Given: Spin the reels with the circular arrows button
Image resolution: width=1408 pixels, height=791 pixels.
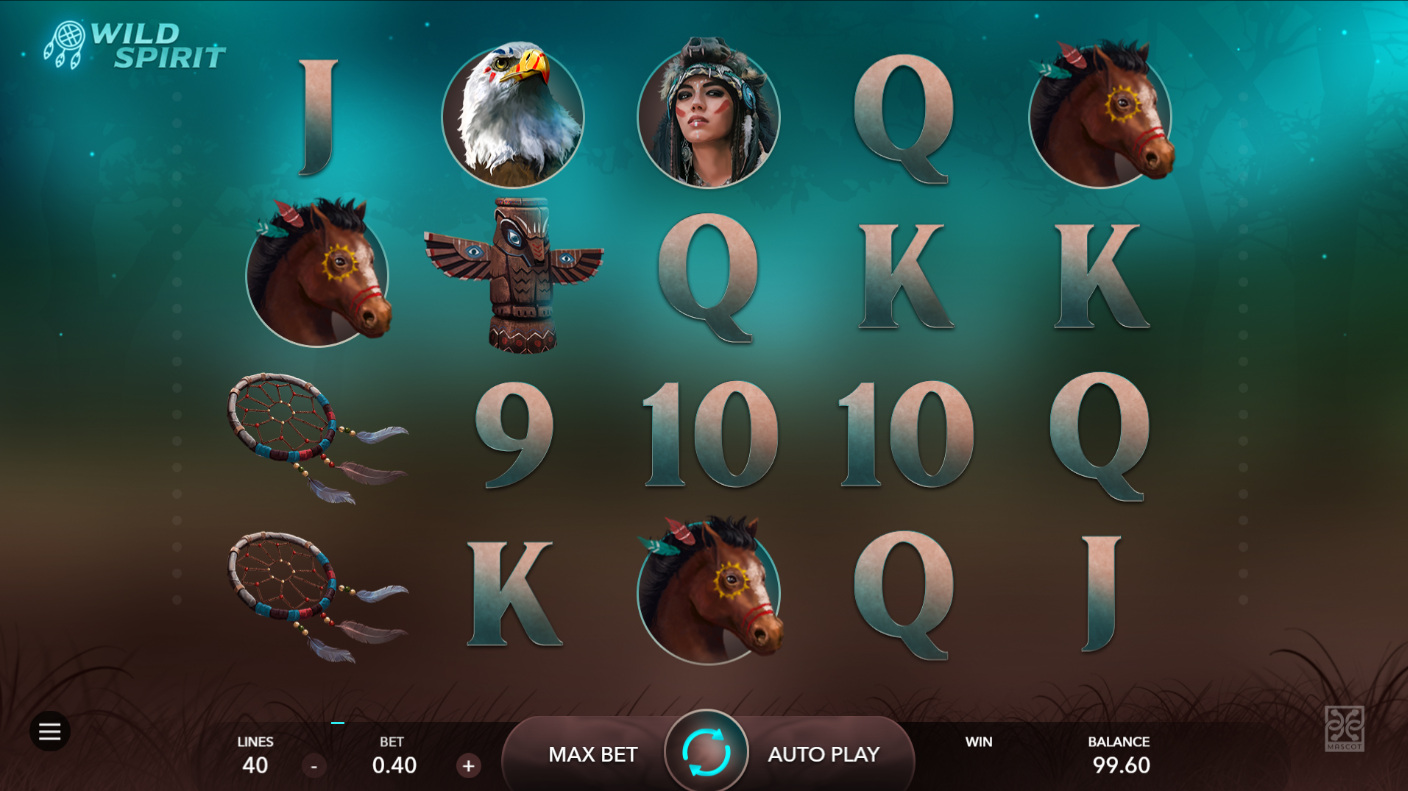Looking at the screenshot, I should (x=706, y=752).
